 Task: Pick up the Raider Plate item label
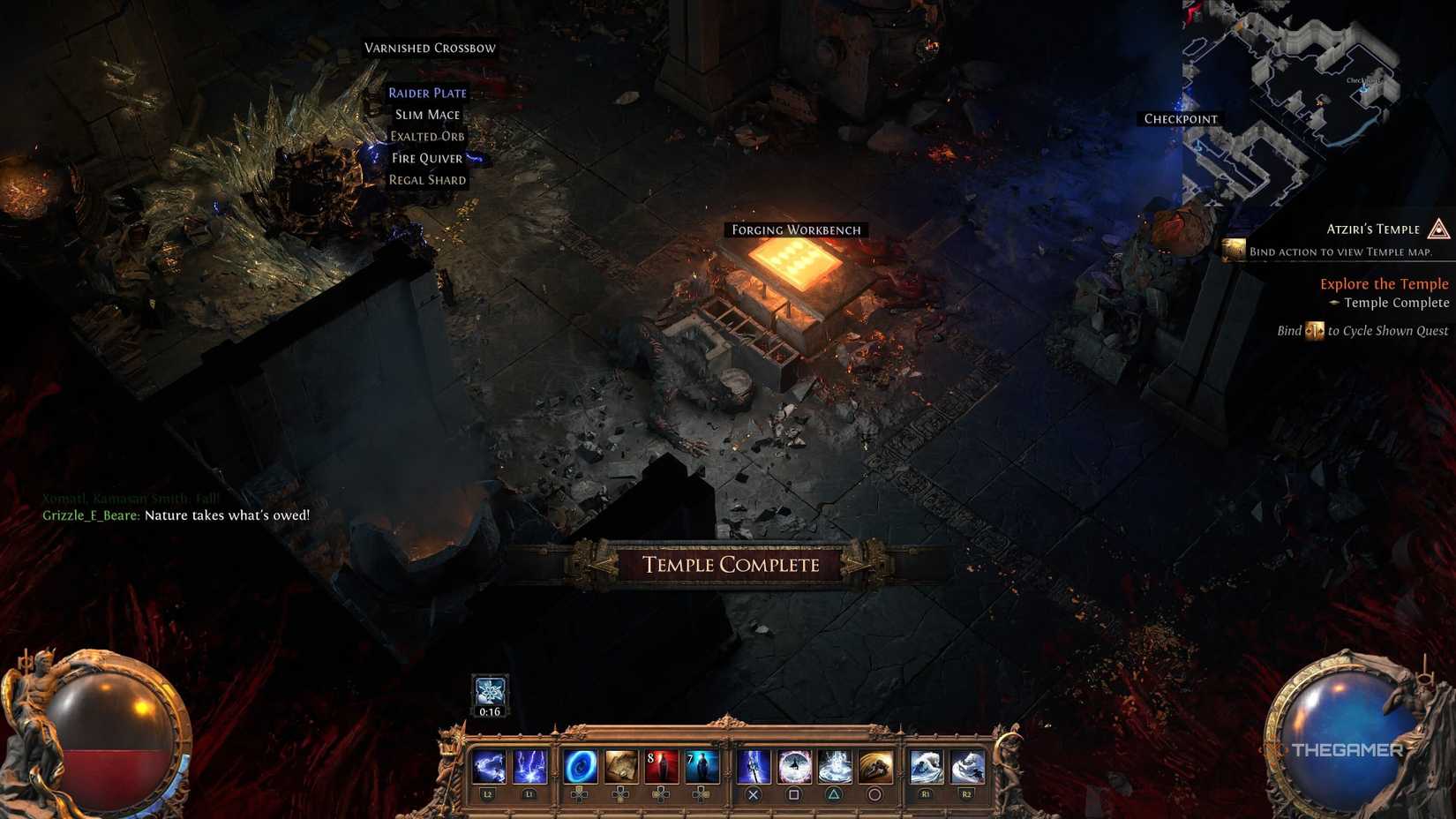(x=428, y=92)
